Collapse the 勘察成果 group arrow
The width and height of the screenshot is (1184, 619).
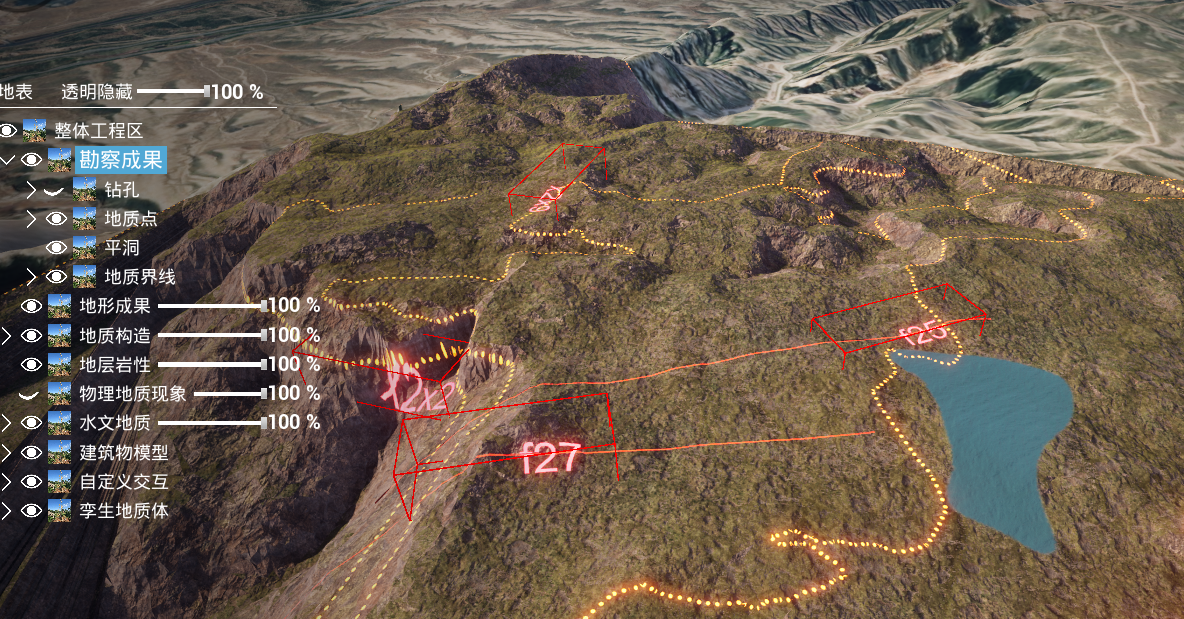point(7,160)
